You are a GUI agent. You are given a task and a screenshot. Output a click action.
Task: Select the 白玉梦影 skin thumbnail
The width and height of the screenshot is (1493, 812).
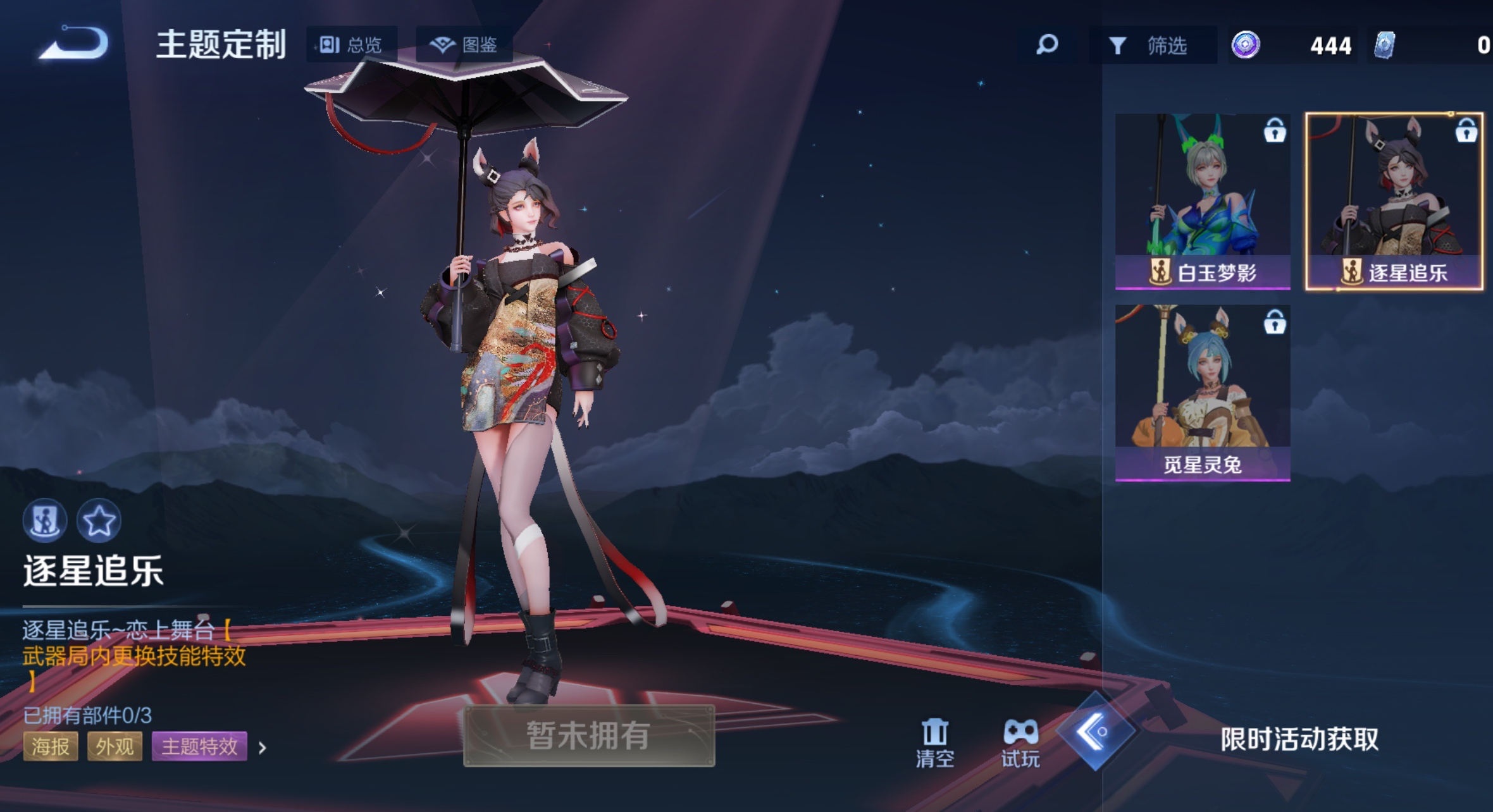coord(1202,201)
